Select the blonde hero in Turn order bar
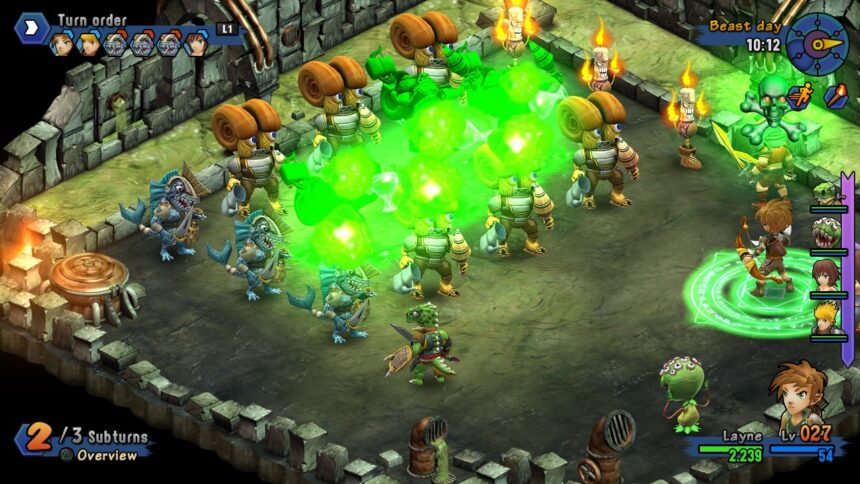 tap(89, 44)
